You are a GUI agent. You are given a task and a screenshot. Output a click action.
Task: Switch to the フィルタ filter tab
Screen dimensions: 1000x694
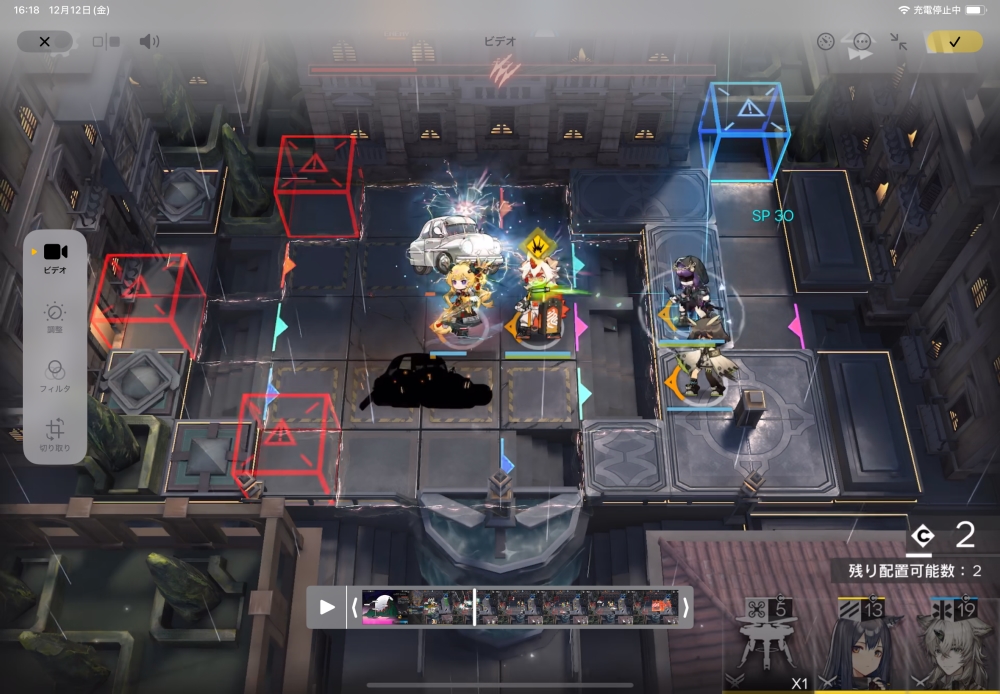[55, 375]
